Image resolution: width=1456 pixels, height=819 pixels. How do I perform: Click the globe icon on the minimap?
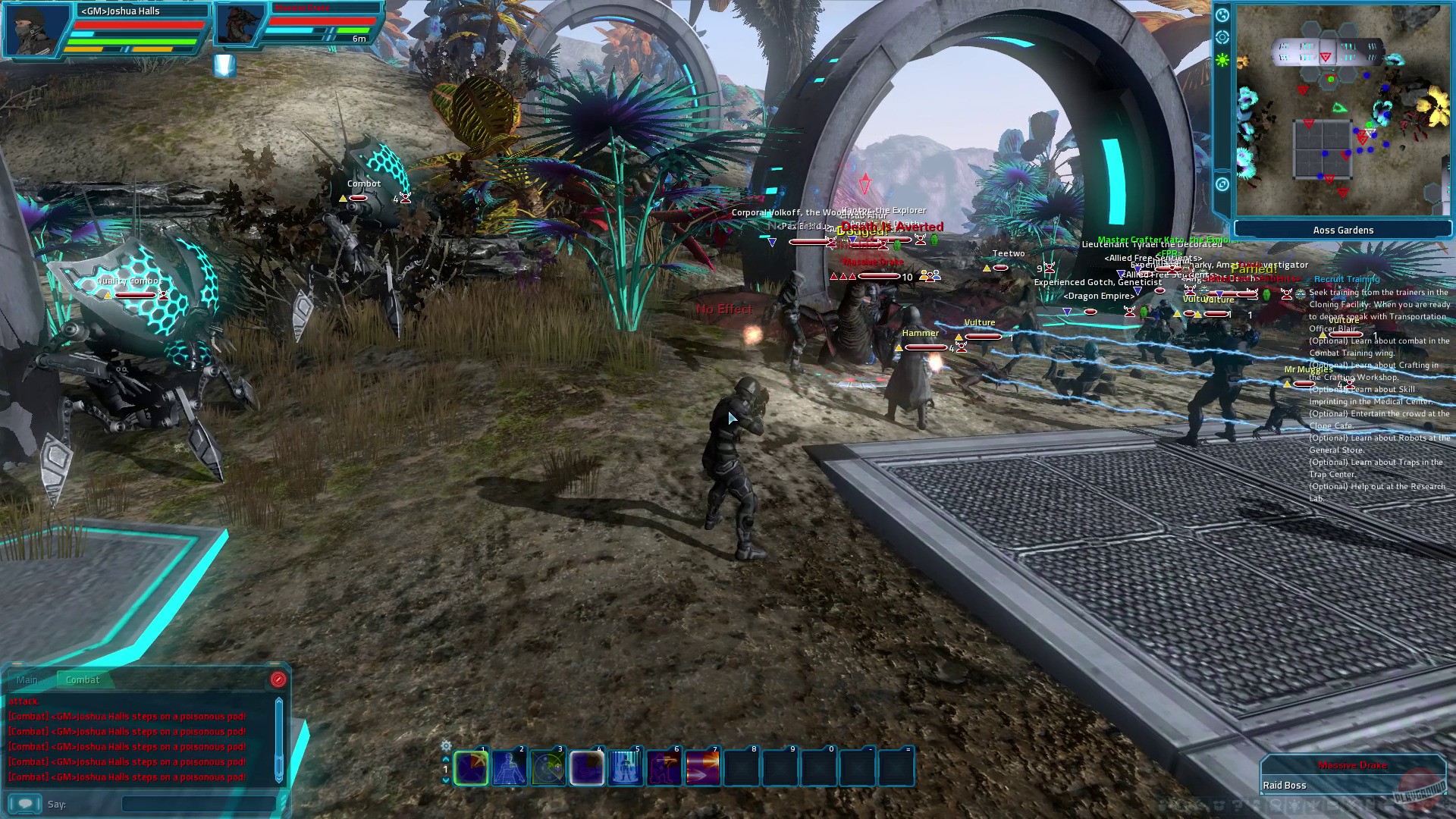click(x=1222, y=15)
